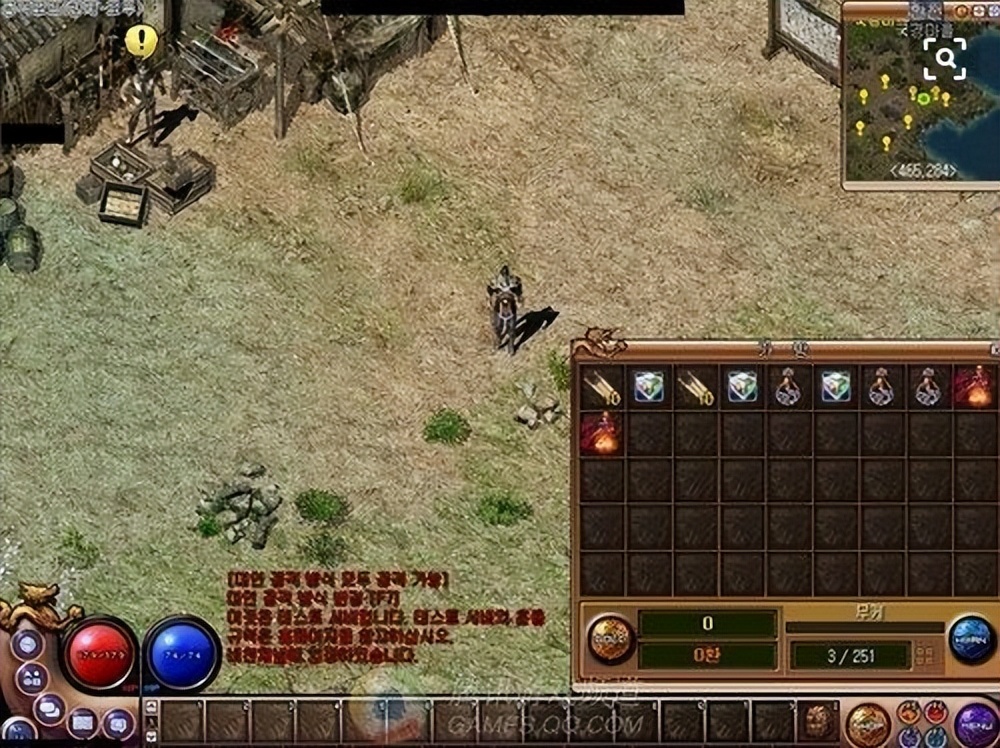Screen dimensions: 1000x748
Task: Close the inventory window
Action: (x=994, y=351)
